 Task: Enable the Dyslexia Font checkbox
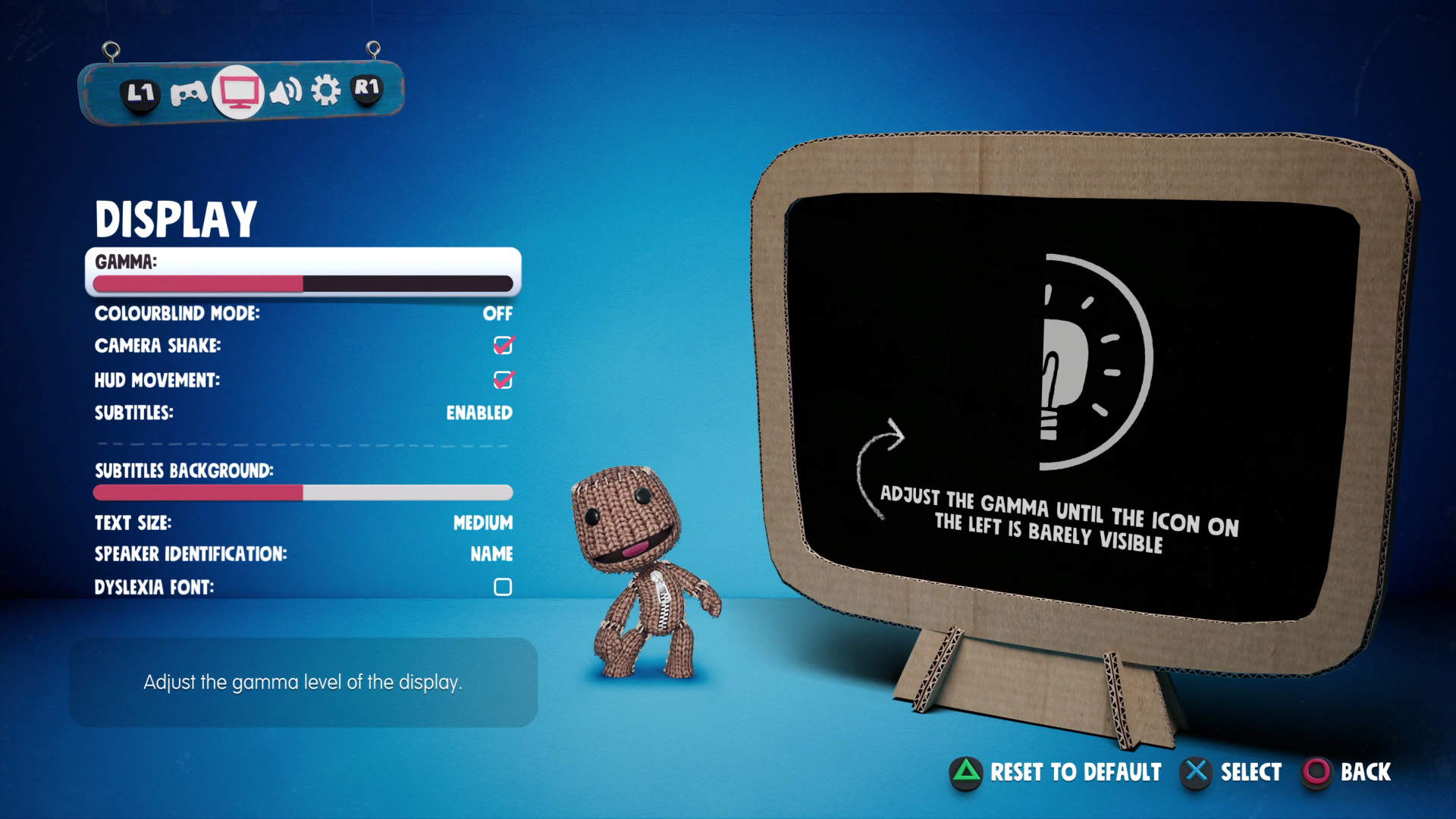pyautogui.click(x=503, y=587)
